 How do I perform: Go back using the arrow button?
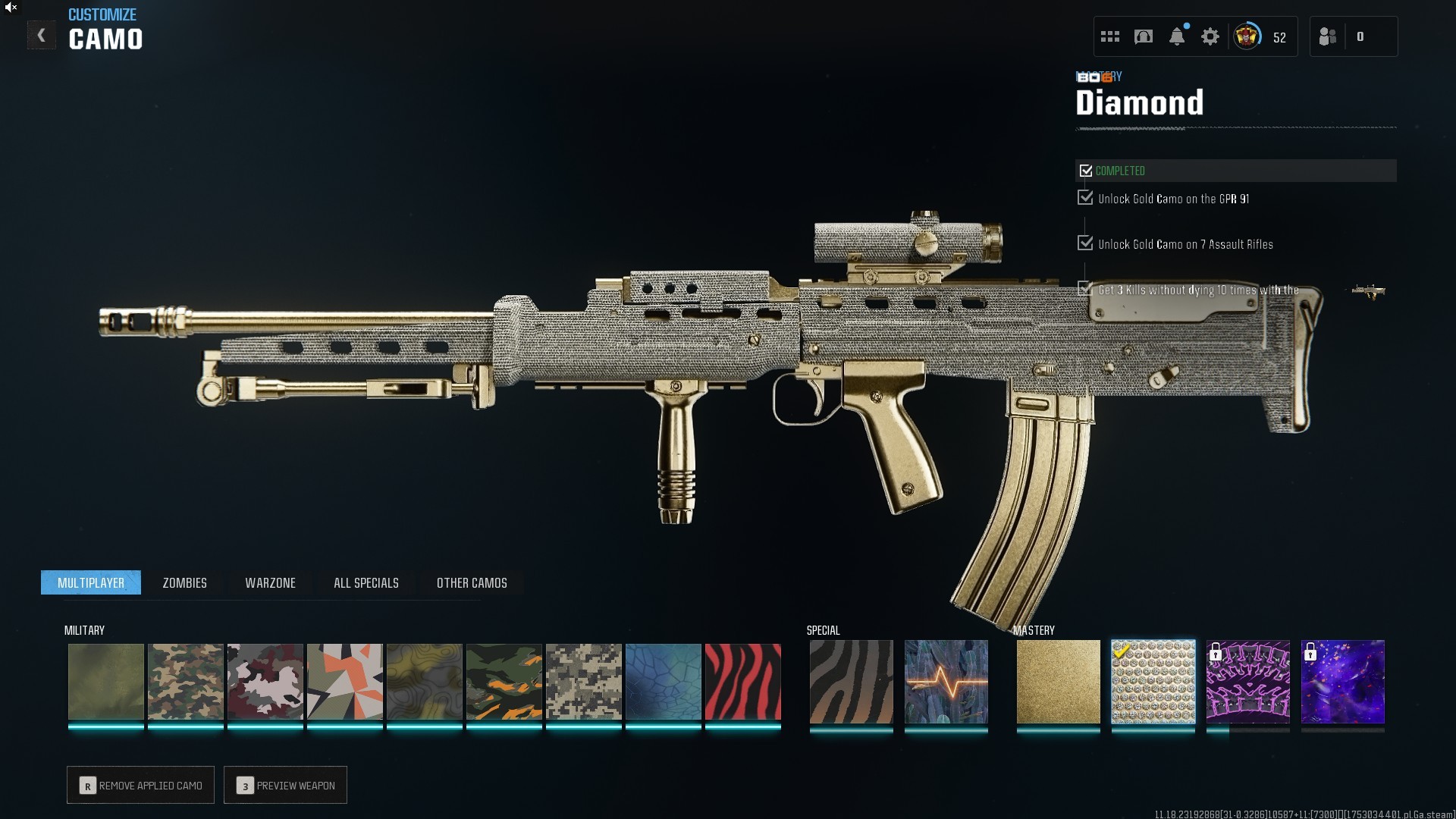(41, 35)
